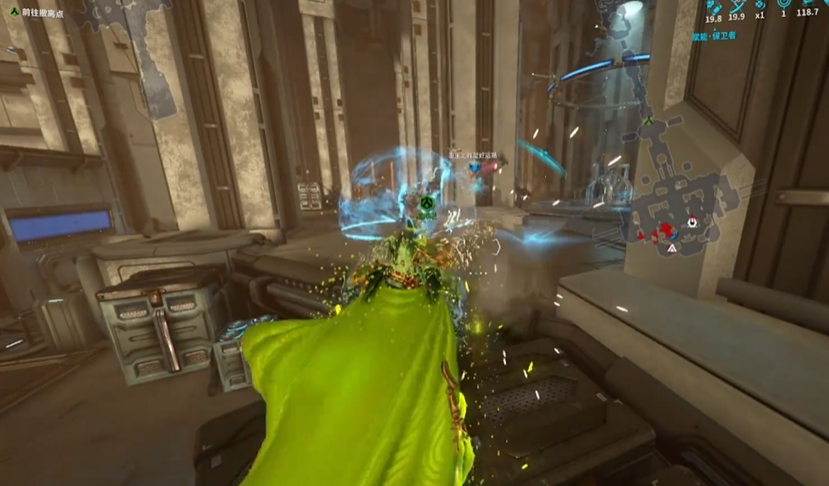
Task: Select the circular buff icon showing 118.7
Action: click(x=808, y=5)
